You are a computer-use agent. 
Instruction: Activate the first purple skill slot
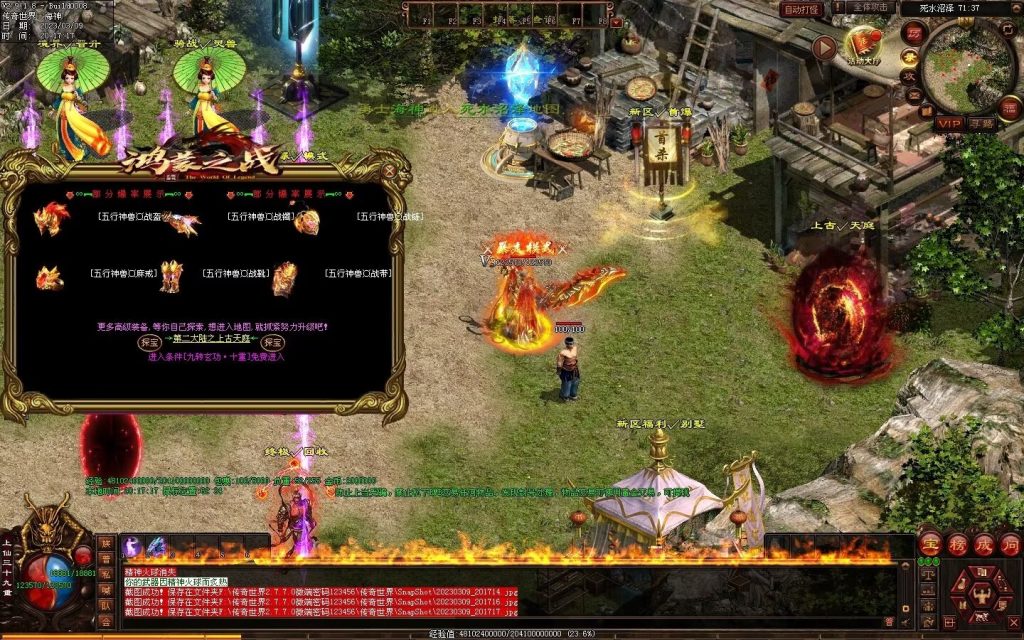(131, 546)
